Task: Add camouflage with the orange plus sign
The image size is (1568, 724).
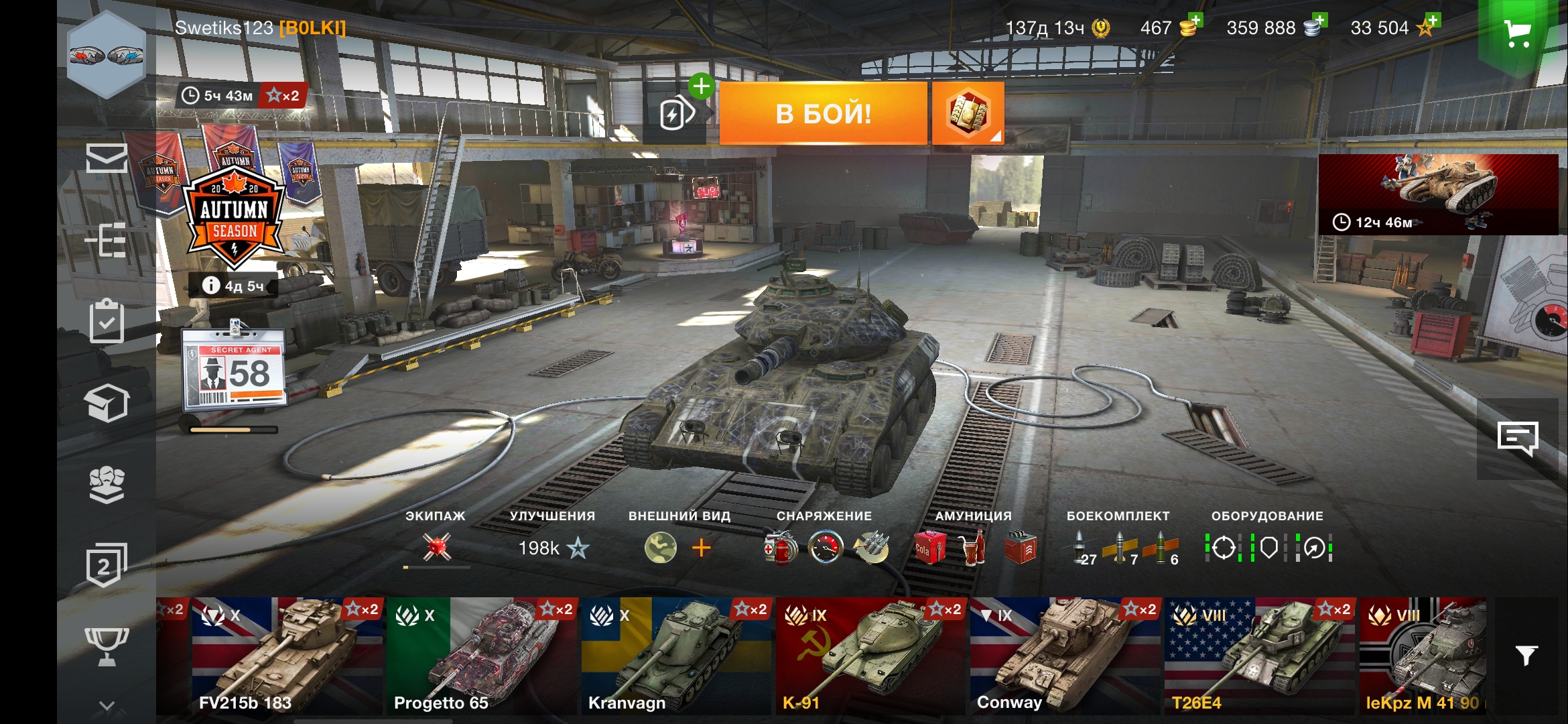Action: tap(701, 548)
